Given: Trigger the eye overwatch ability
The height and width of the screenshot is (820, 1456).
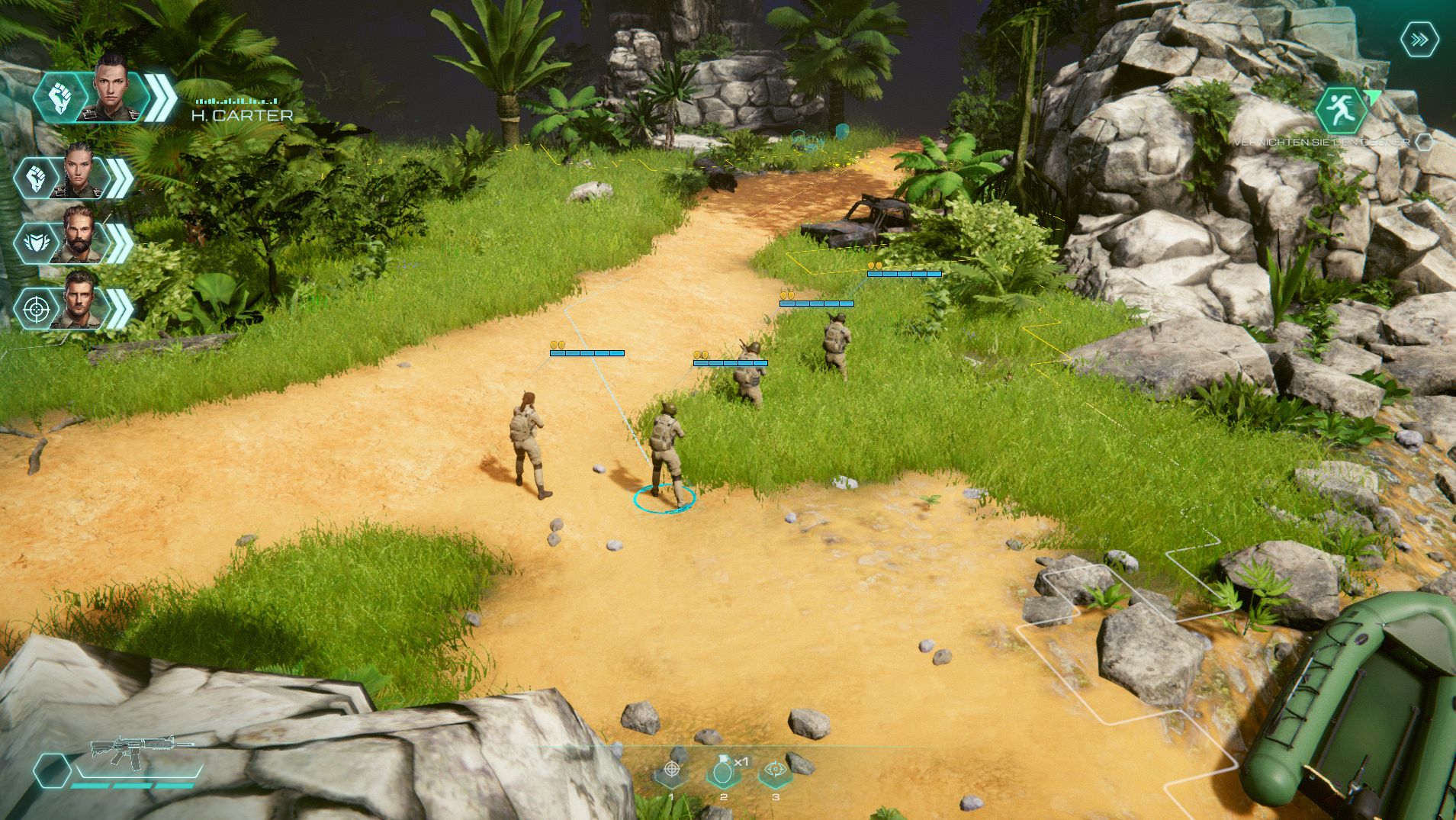Looking at the screenshot, I should coord(775,770).
